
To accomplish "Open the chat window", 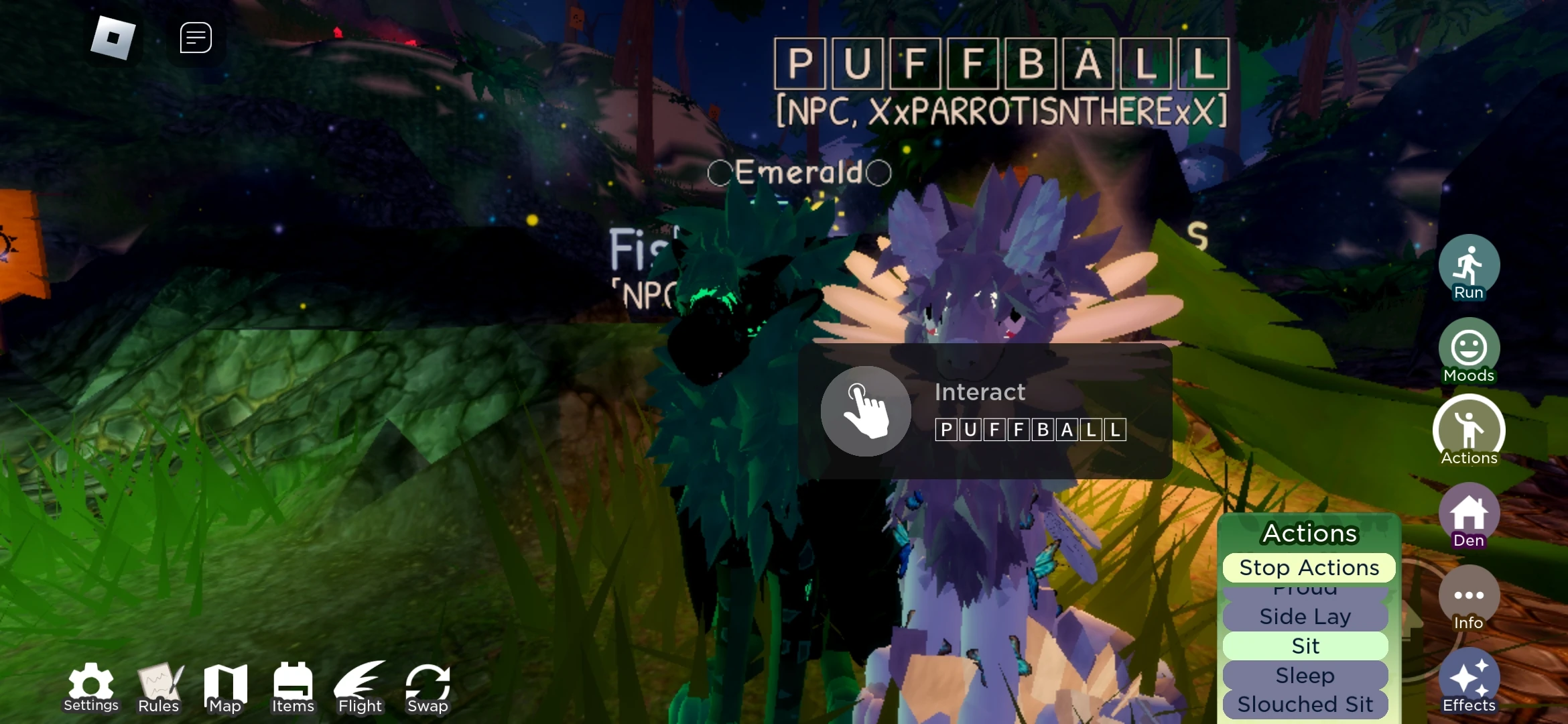I will click(195, 37).
